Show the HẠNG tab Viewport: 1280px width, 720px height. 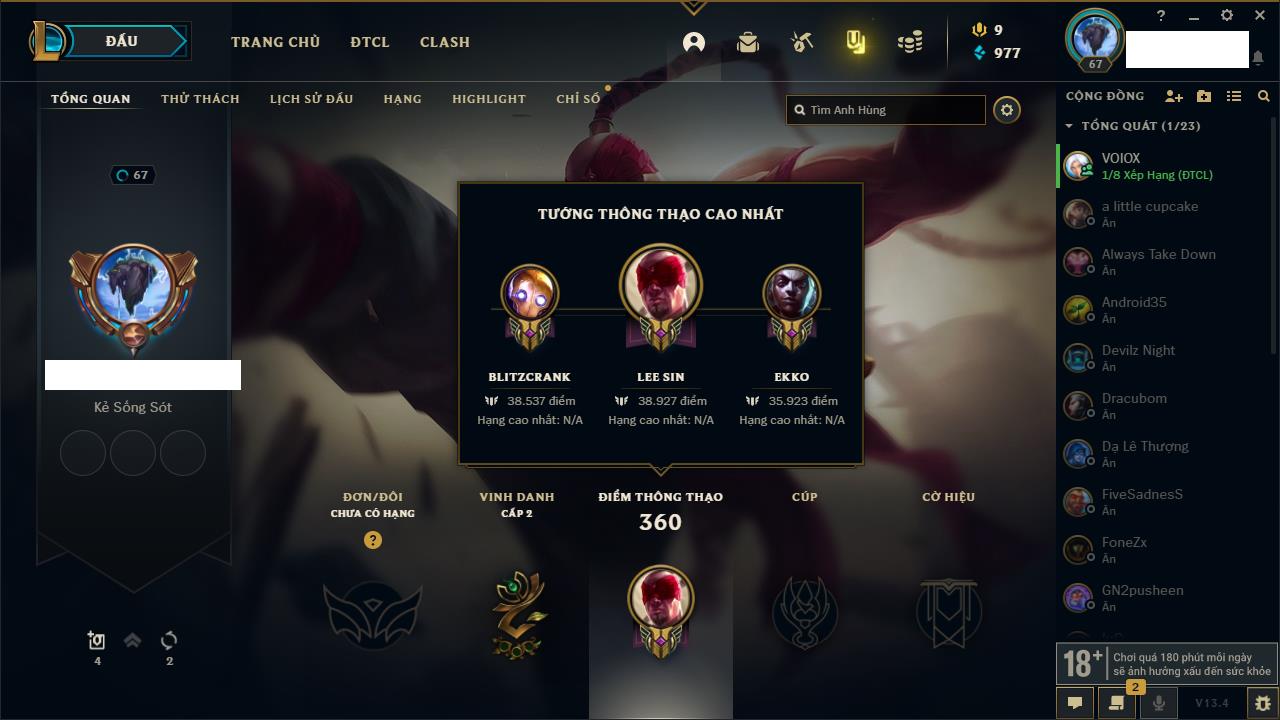[402, 99]
